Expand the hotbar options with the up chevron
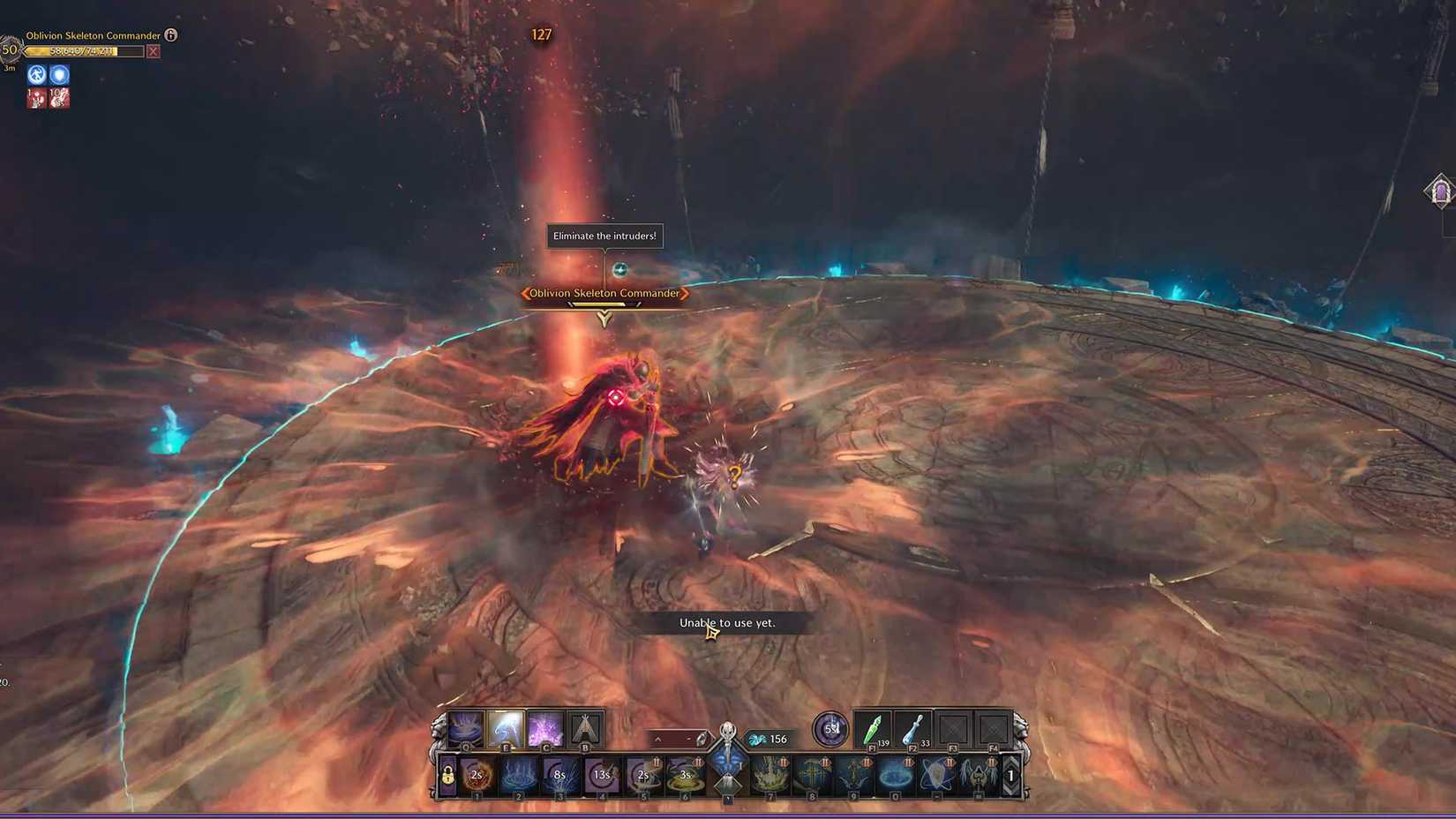This screenshot has height=819, width=1456. point(658,738)
